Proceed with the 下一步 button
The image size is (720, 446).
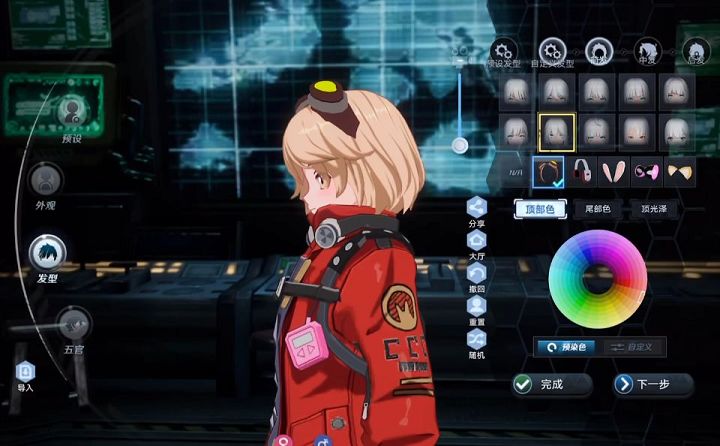(653, 383)
